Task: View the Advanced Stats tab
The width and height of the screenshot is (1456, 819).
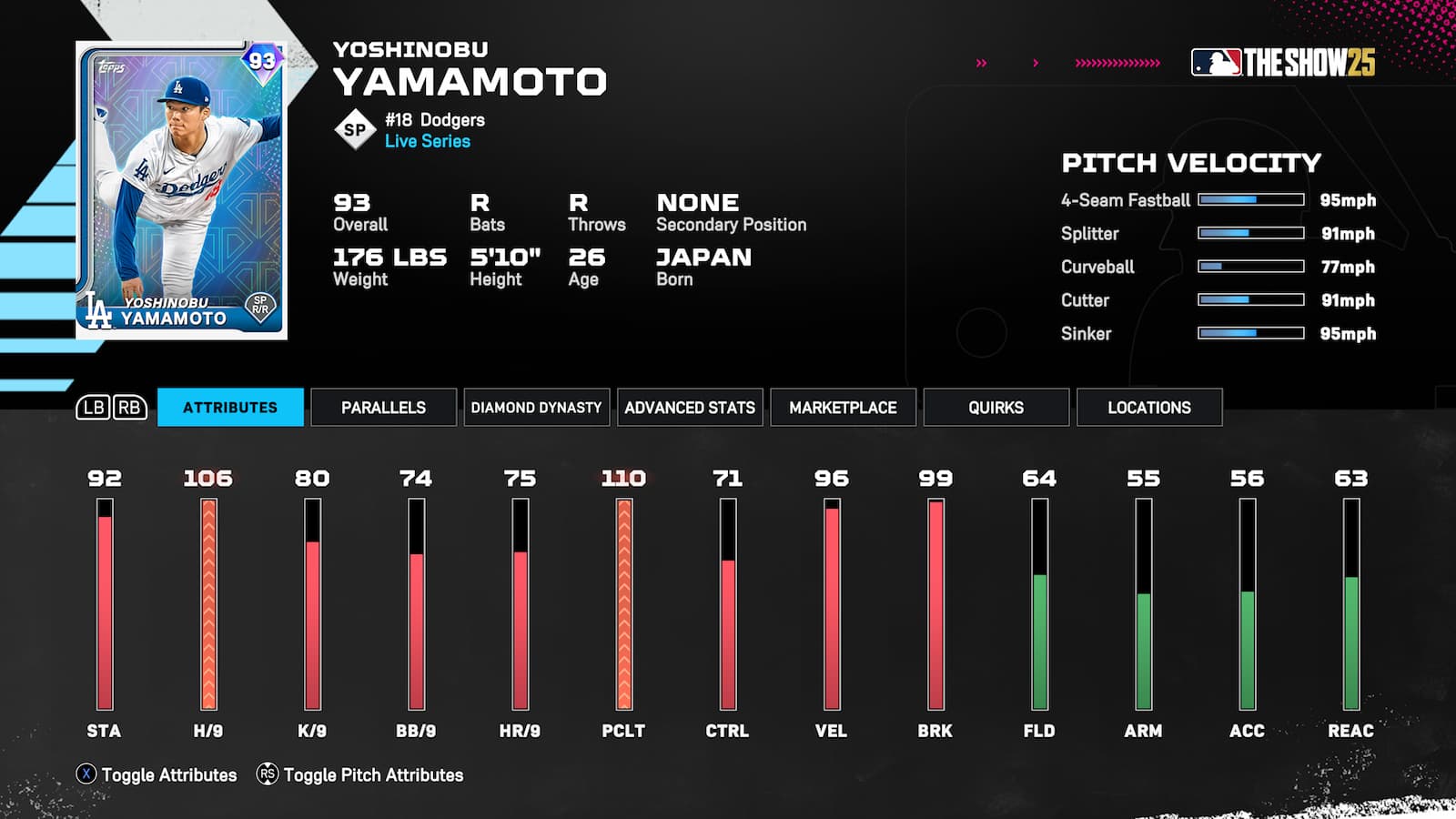Action: coord(690,407)
